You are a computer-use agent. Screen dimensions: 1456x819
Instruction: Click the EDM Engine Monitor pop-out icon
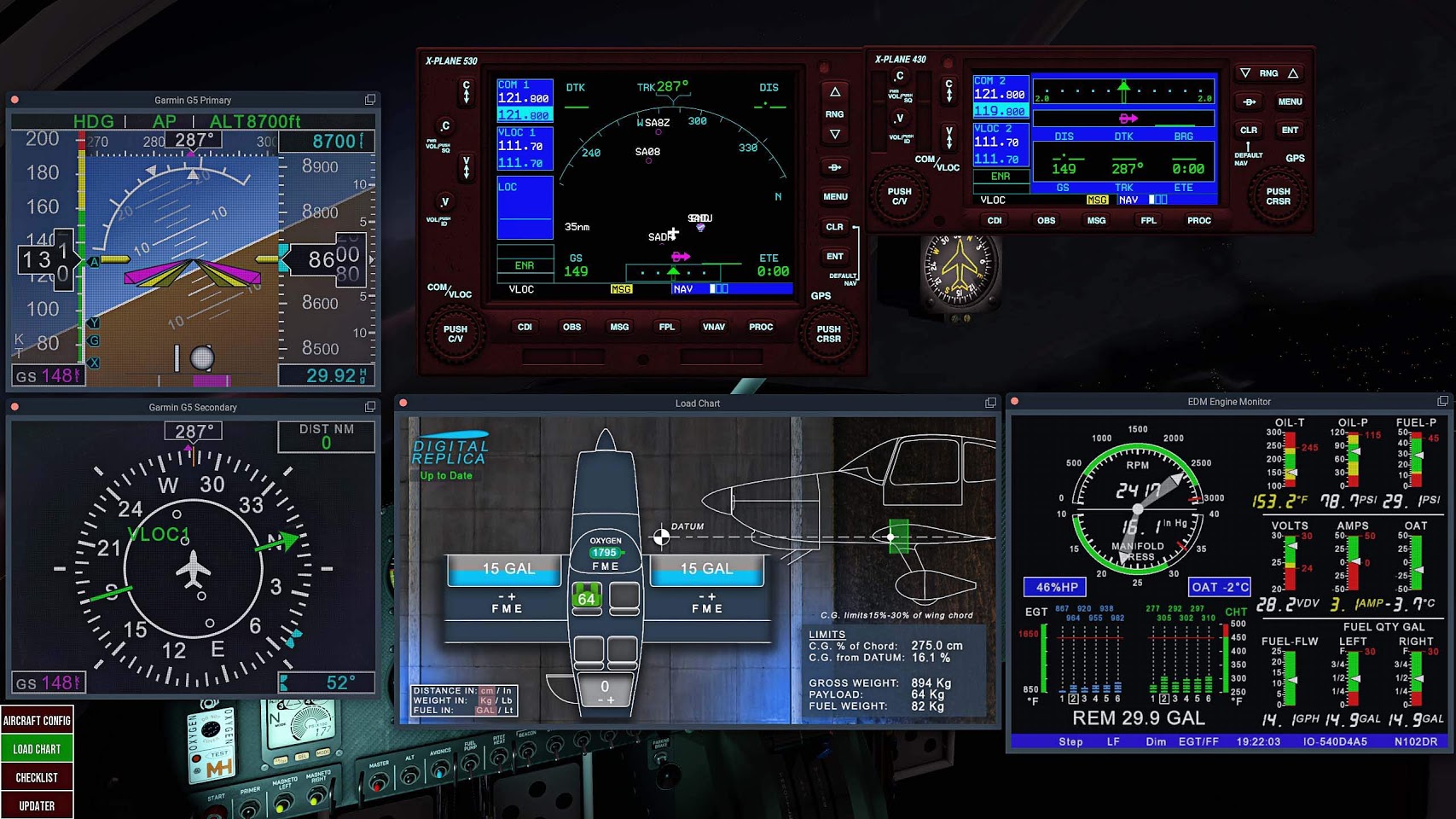pos(1443,401)
